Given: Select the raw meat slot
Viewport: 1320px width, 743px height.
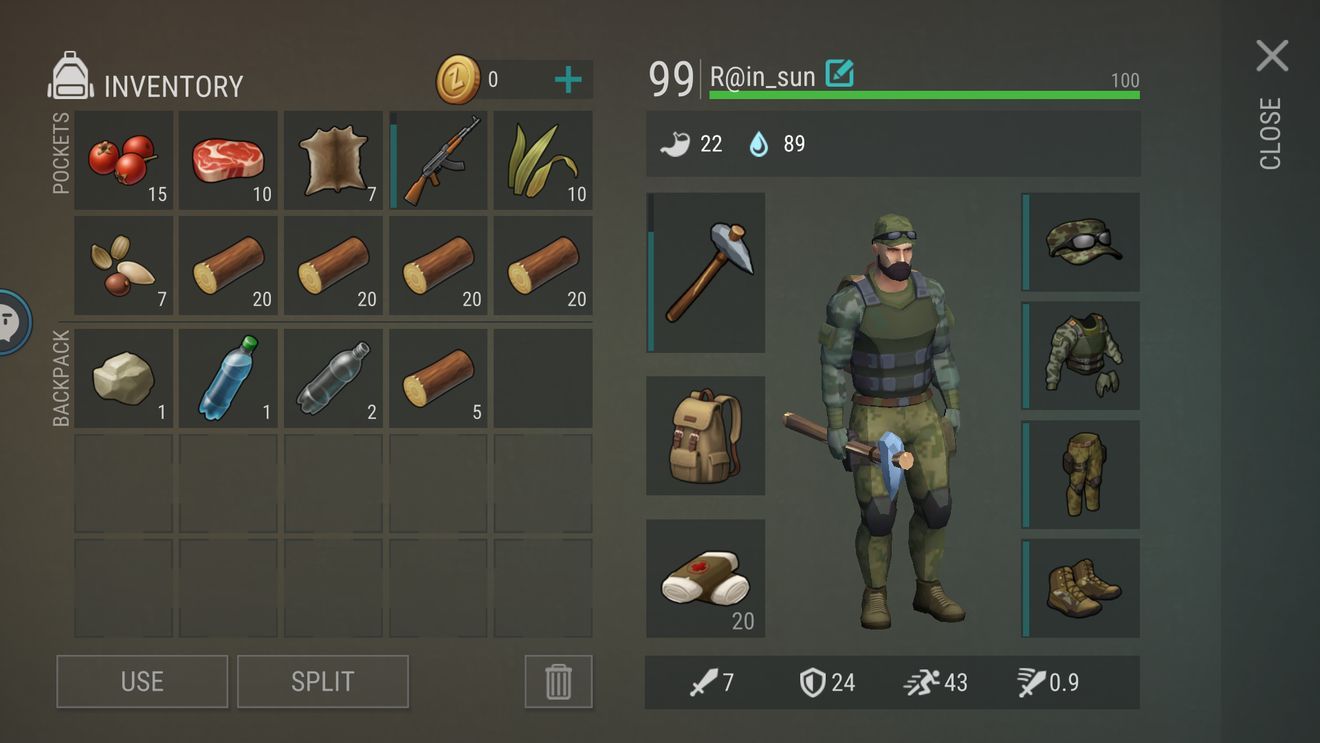Looking at the screenshot, I should click(229, 160).
